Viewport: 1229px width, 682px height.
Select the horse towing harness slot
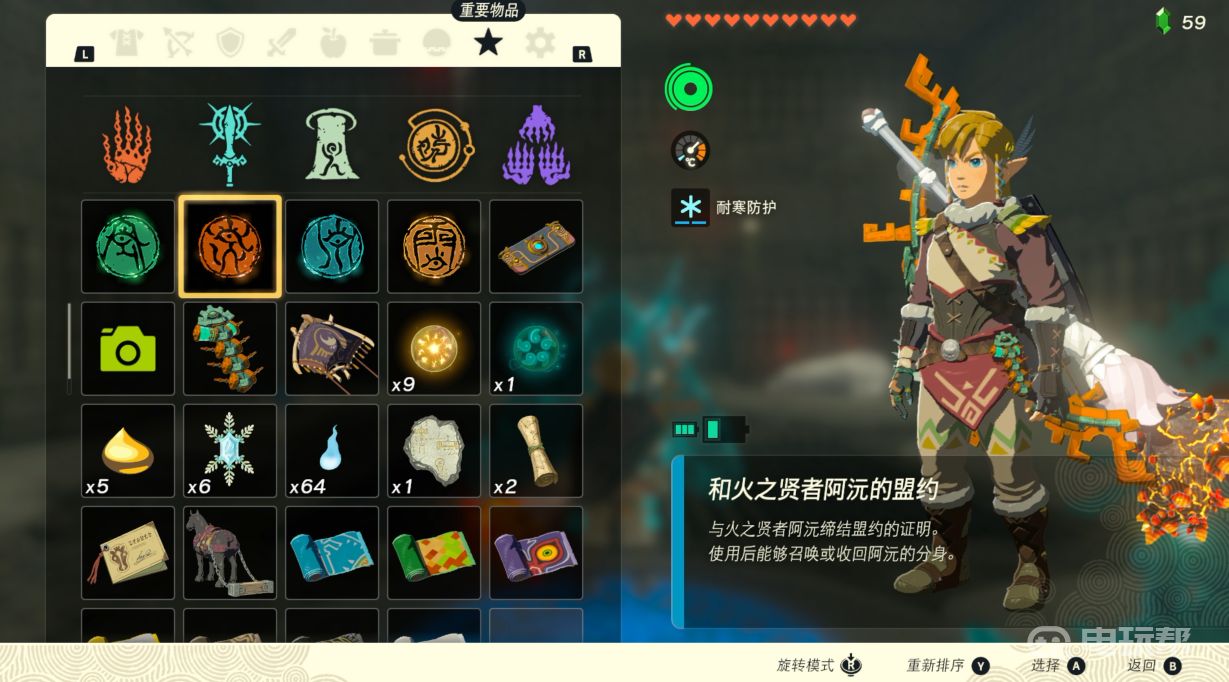229,553
